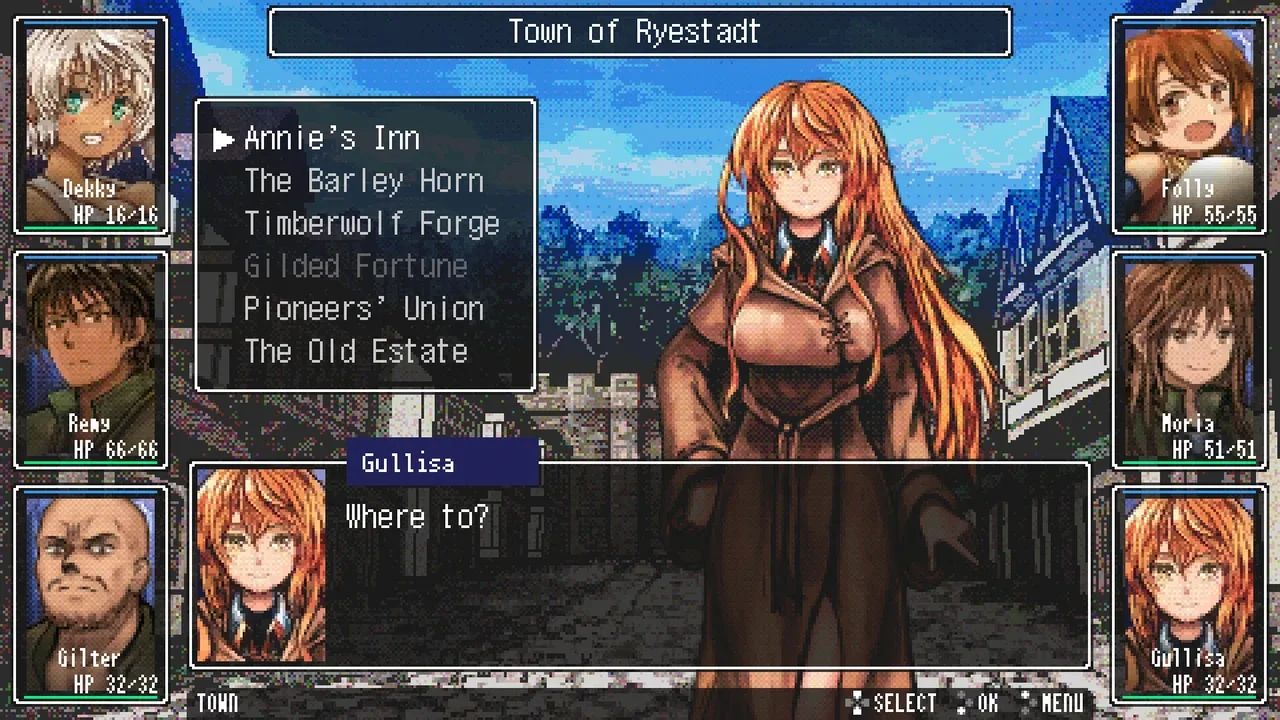Click Moria's party portrait
This screenshot has height=720, width=1280.
coord(1188,360)
